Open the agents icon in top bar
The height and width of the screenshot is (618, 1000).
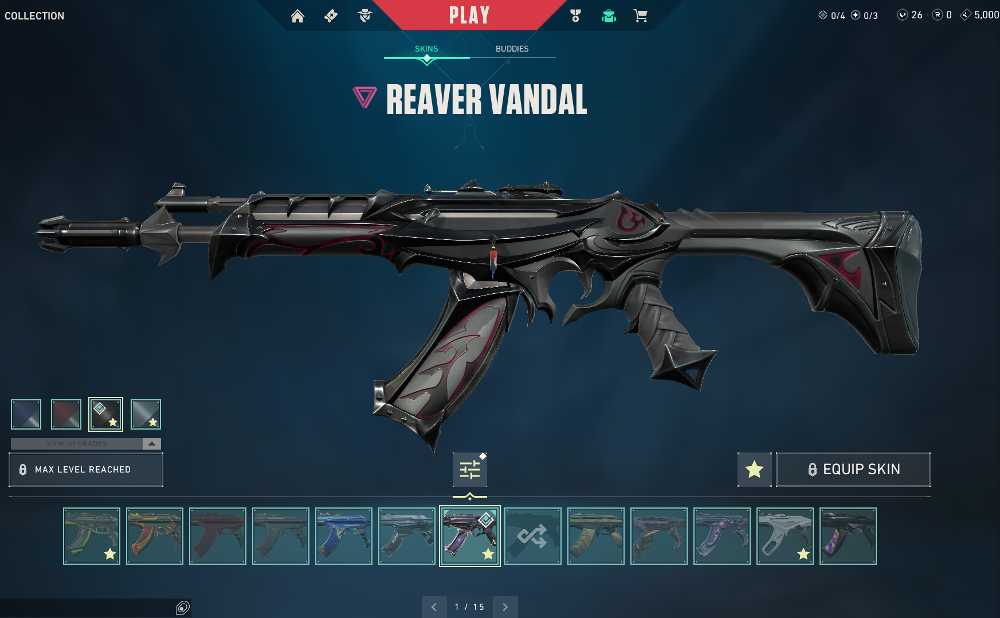tap(365, 16)
